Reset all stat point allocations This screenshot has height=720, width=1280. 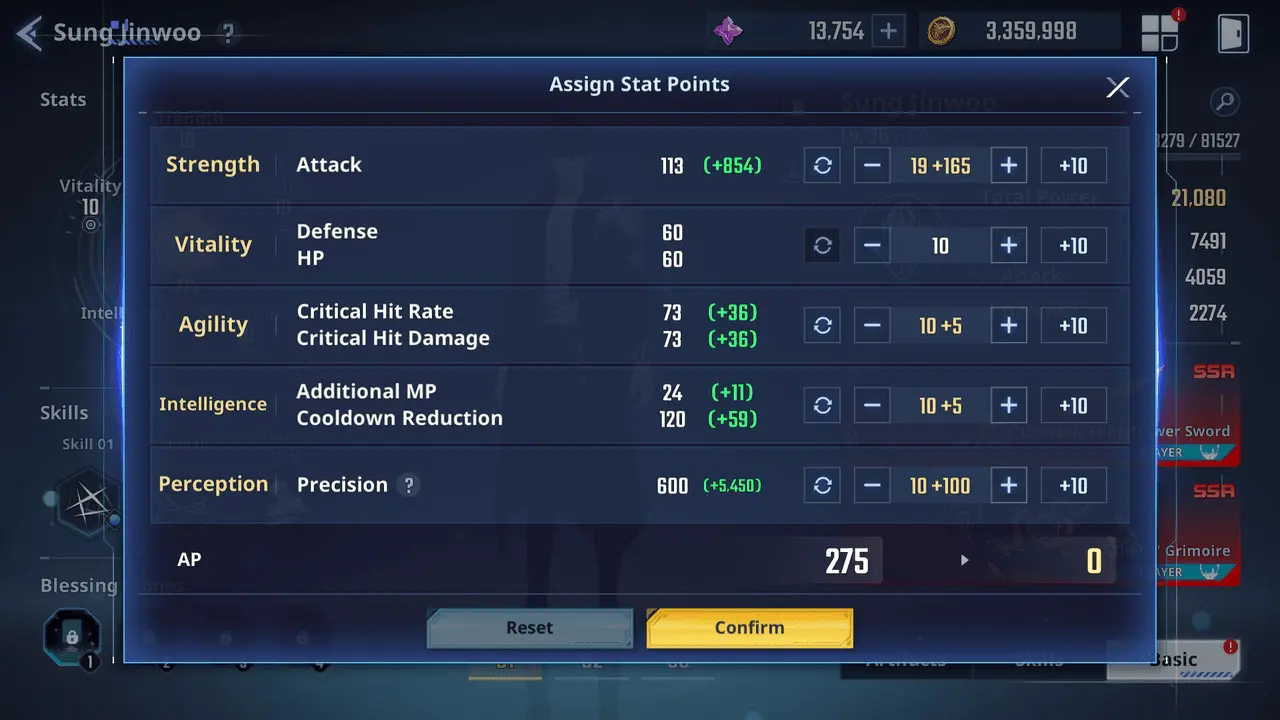529,628
